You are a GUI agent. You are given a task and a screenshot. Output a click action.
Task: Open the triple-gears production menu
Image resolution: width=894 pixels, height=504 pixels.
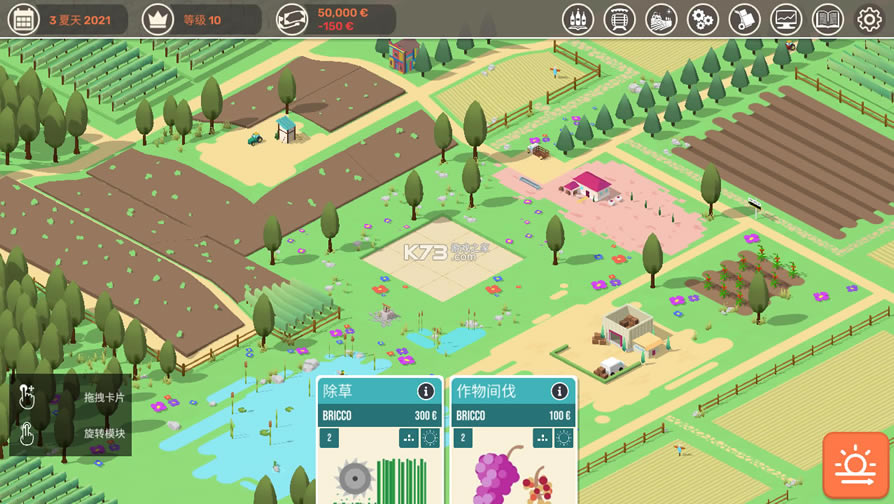click(x=703, y=19)
